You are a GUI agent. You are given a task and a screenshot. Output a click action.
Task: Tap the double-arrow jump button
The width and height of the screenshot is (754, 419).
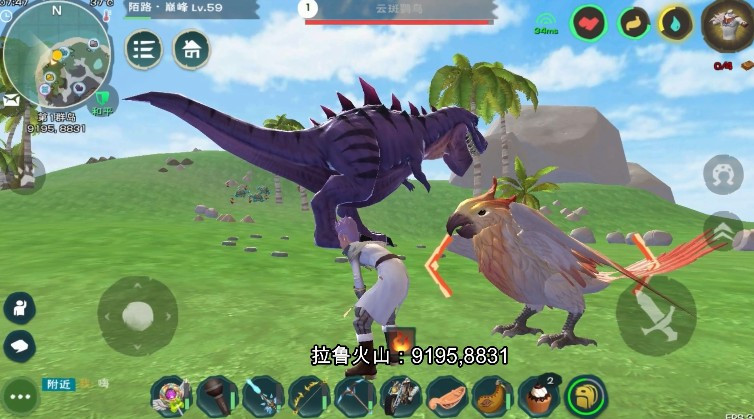723,231
